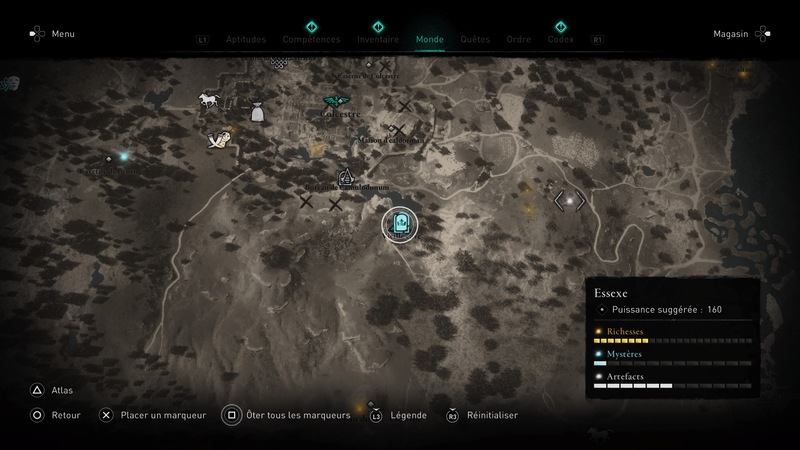
Task: Select the tent marker at Camulodunum
Action: point(347,176)
